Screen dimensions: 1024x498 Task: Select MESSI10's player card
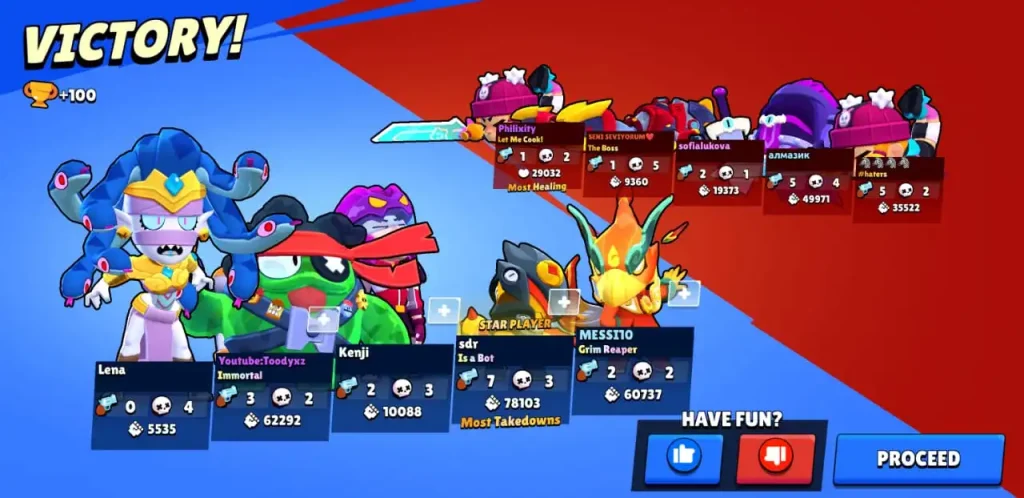click(x=631, y=371)
